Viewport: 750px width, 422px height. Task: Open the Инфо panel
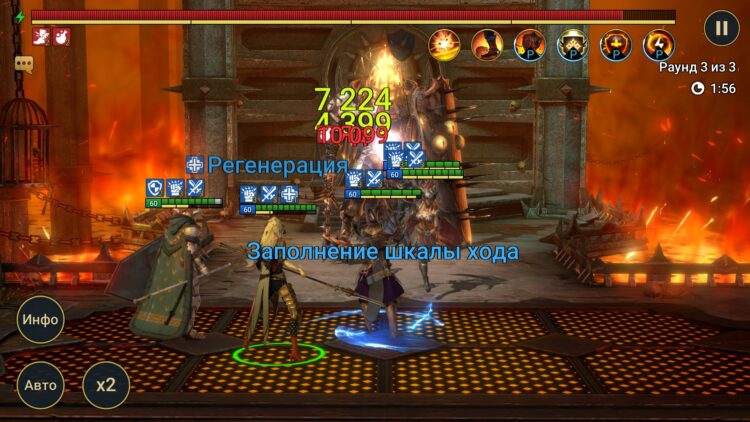click(41, 320)
